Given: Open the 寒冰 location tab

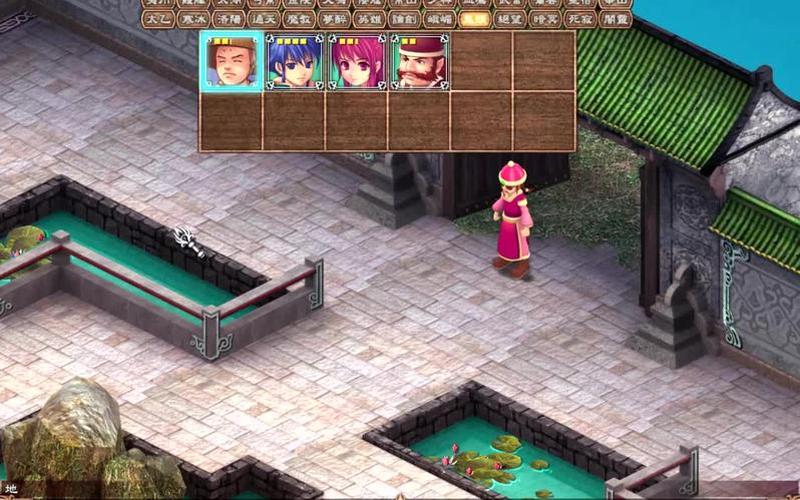Looking at the screenshot, I should (x=193, y=19).
